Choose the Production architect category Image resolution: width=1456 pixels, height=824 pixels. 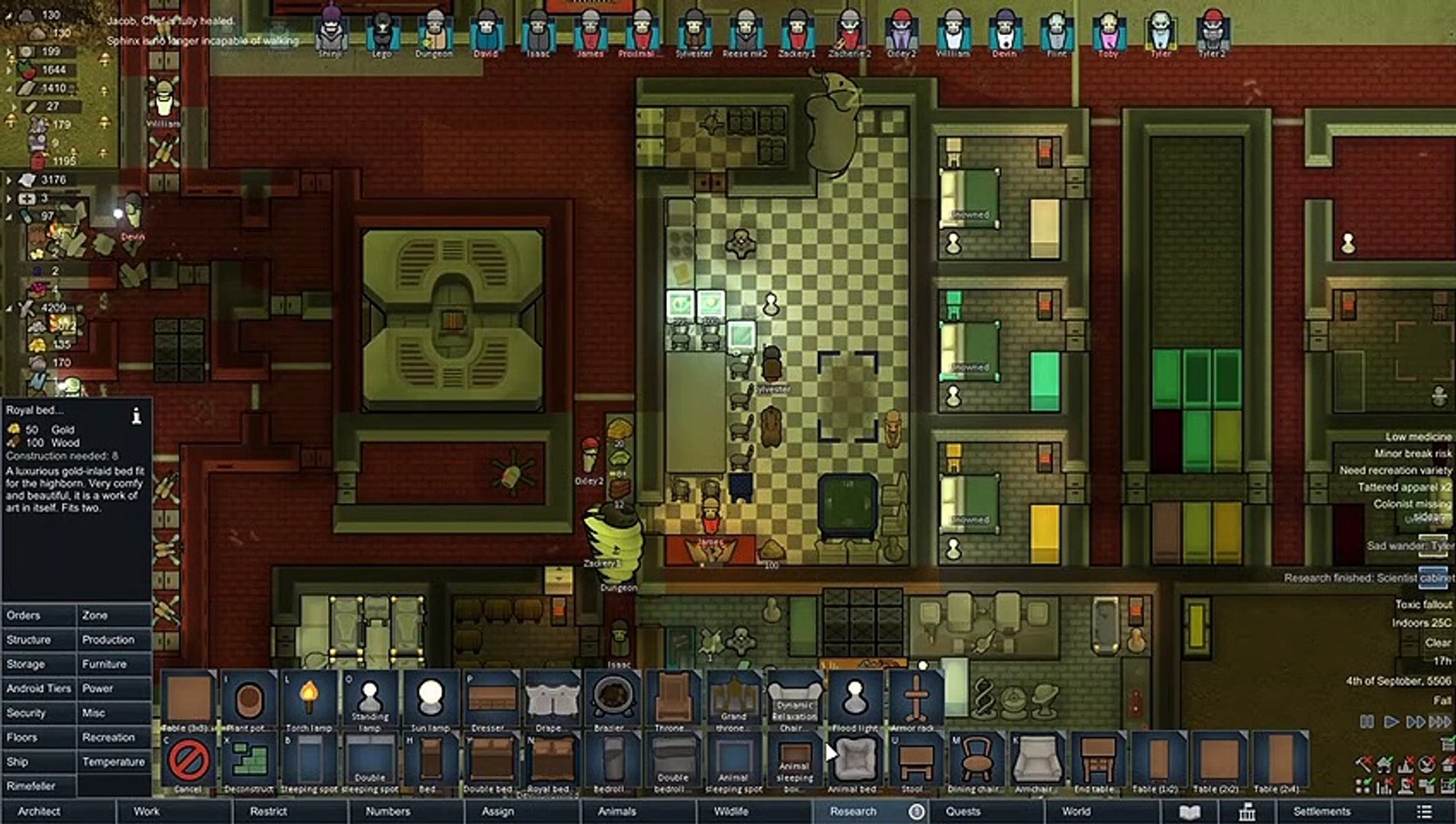pos(108,639)
